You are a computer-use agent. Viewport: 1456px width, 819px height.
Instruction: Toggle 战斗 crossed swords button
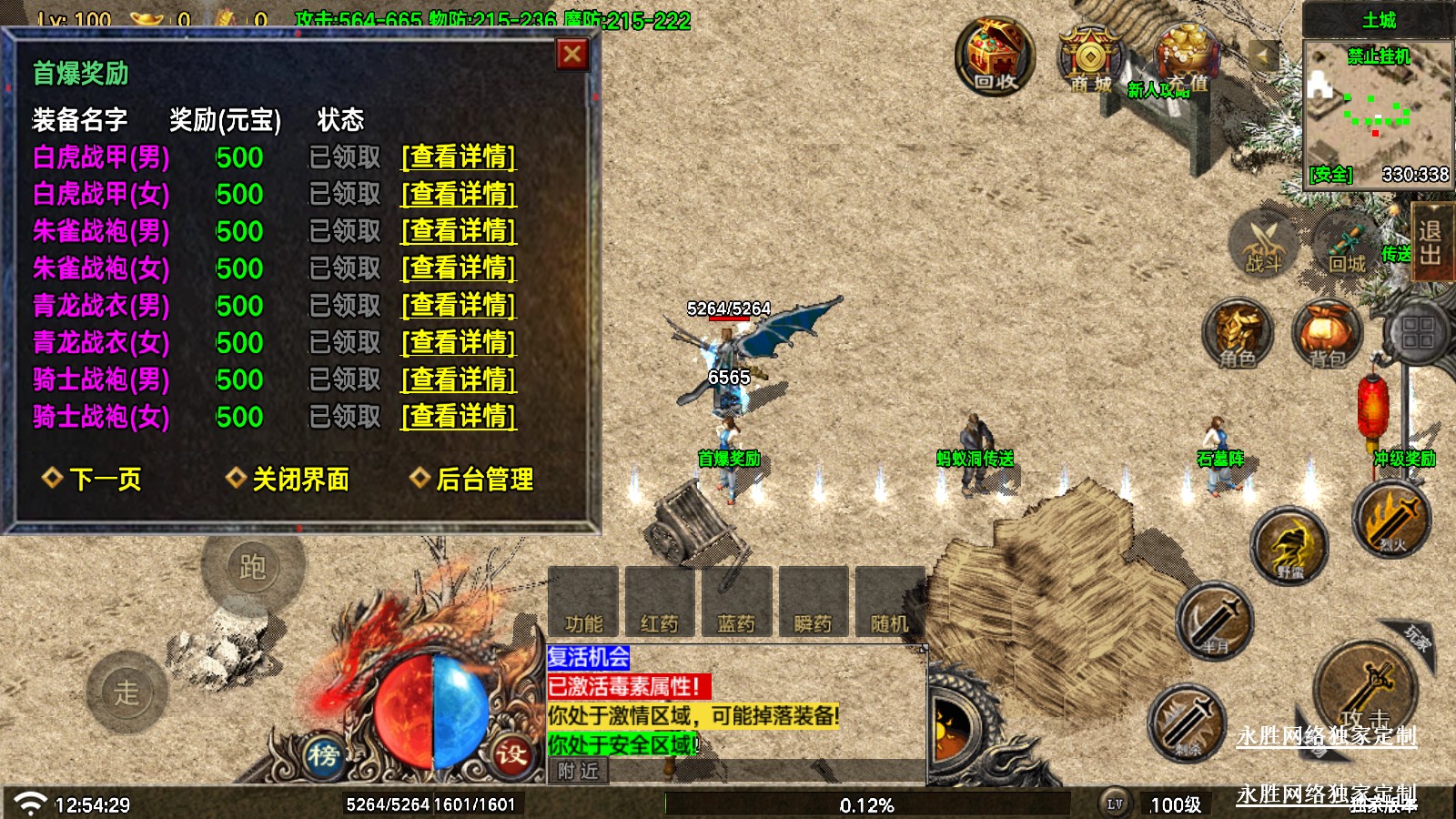[x=1263, y=243]
